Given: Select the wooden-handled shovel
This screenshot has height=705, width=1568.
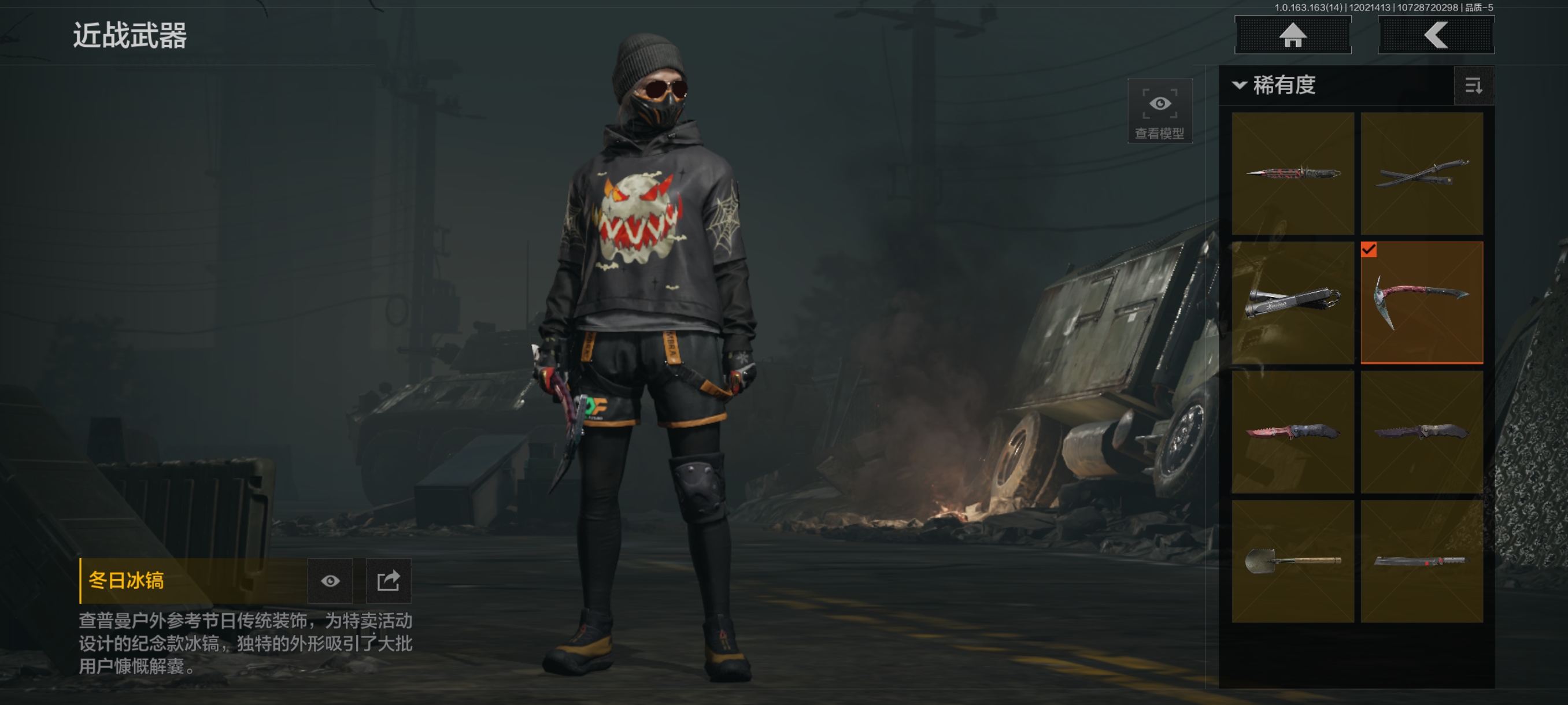Looking at the screenshot, I should tap(1293, 561).
